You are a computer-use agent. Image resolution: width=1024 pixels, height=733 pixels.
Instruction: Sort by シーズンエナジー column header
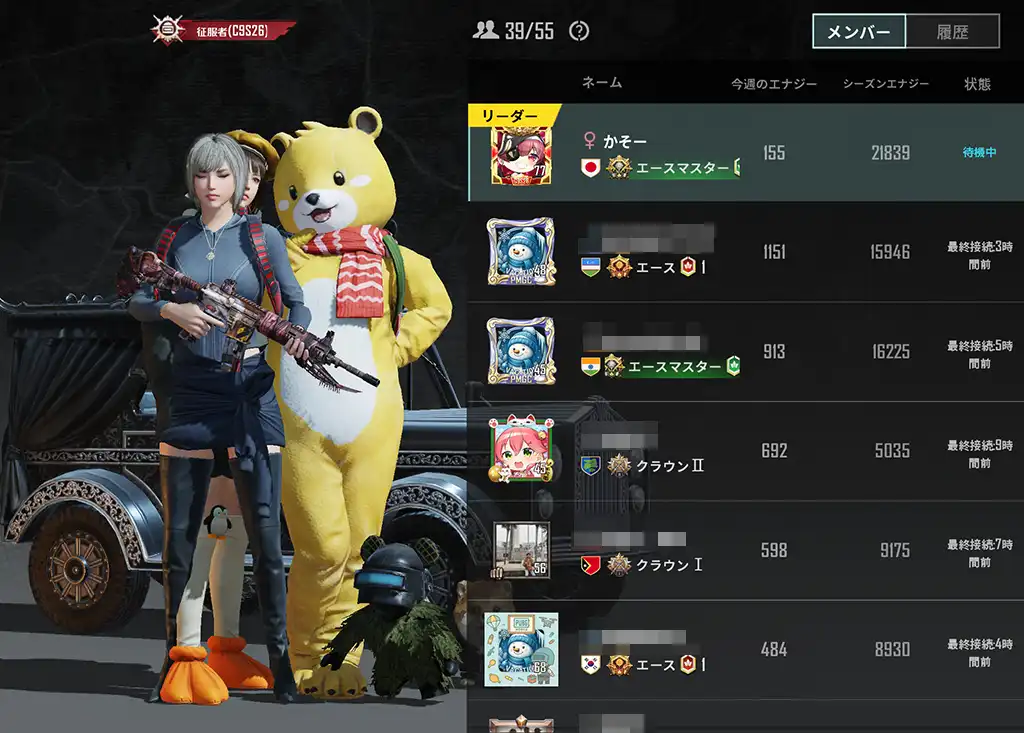886,84
